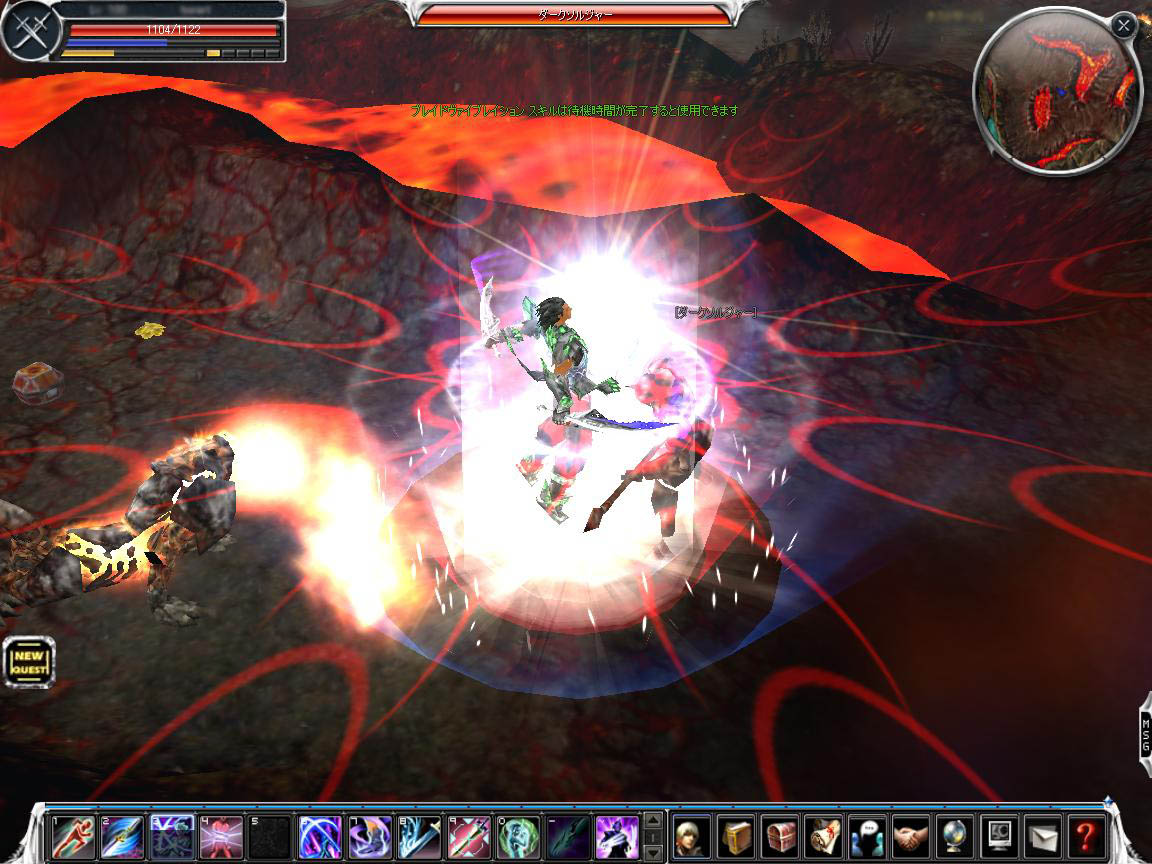
Task: Open the NEW QUEST notification
Action: (29, 662)
